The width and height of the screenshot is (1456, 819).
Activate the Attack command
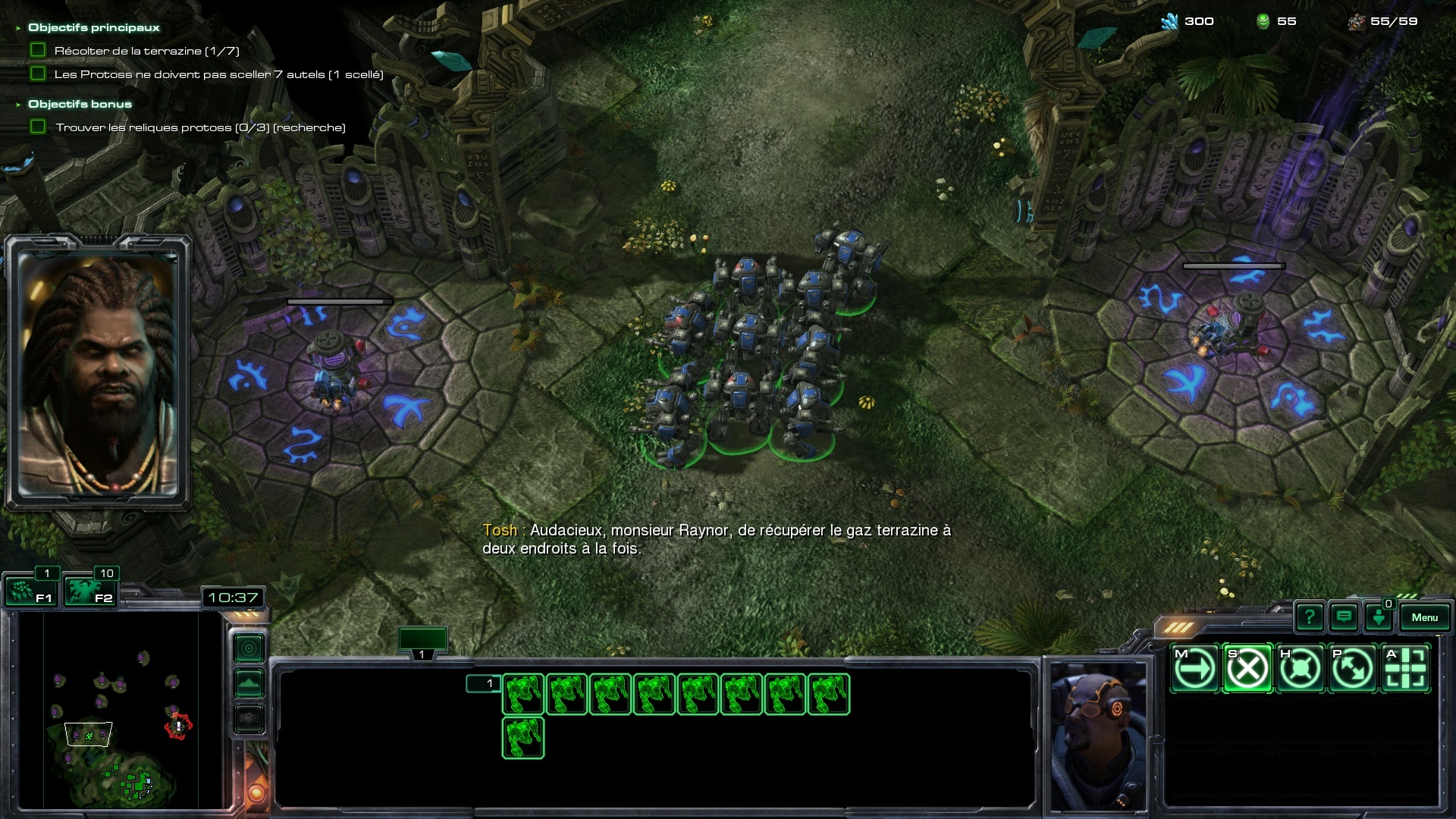pos(1406,669)
